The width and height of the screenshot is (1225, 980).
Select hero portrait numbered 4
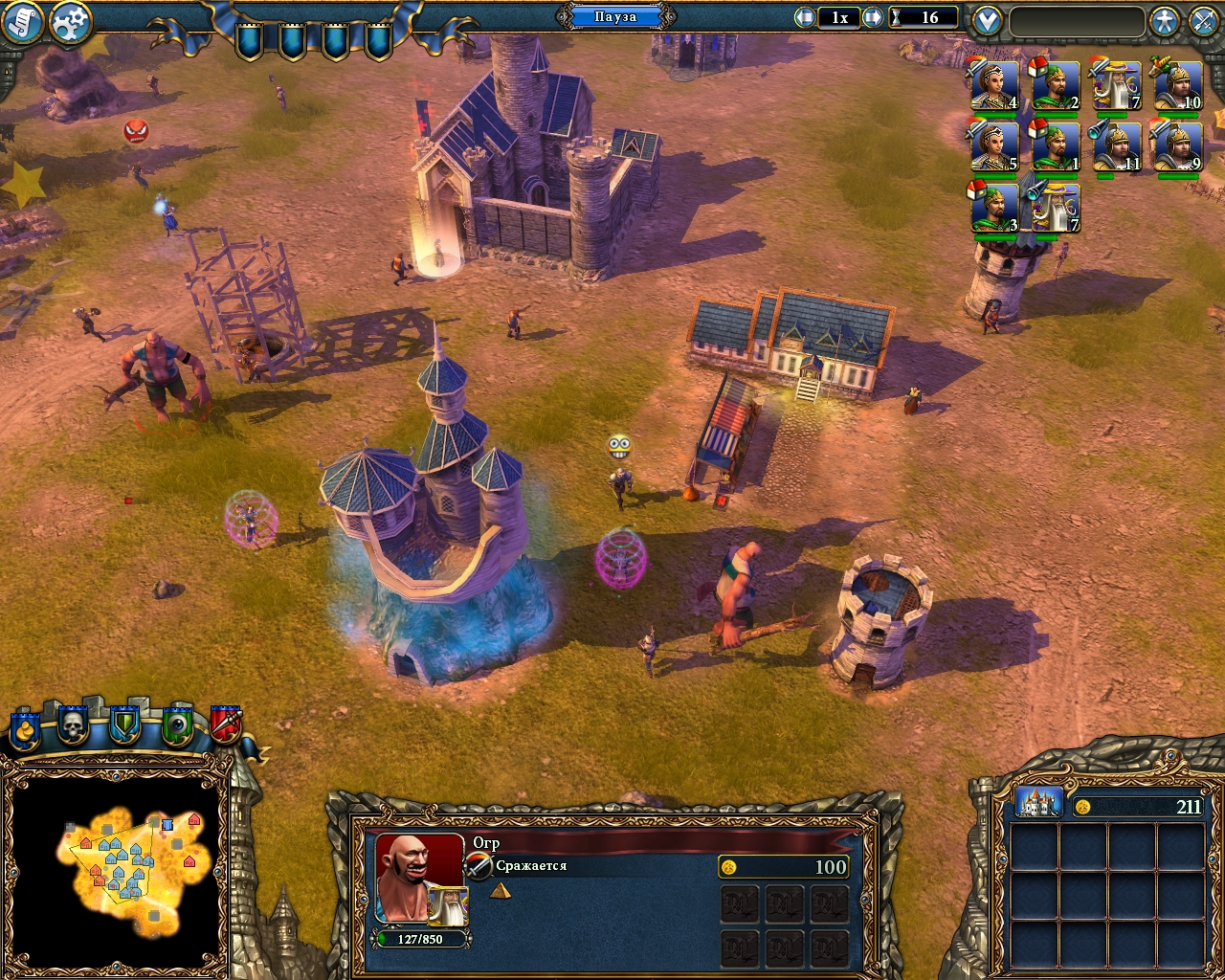tap(993, 86)
